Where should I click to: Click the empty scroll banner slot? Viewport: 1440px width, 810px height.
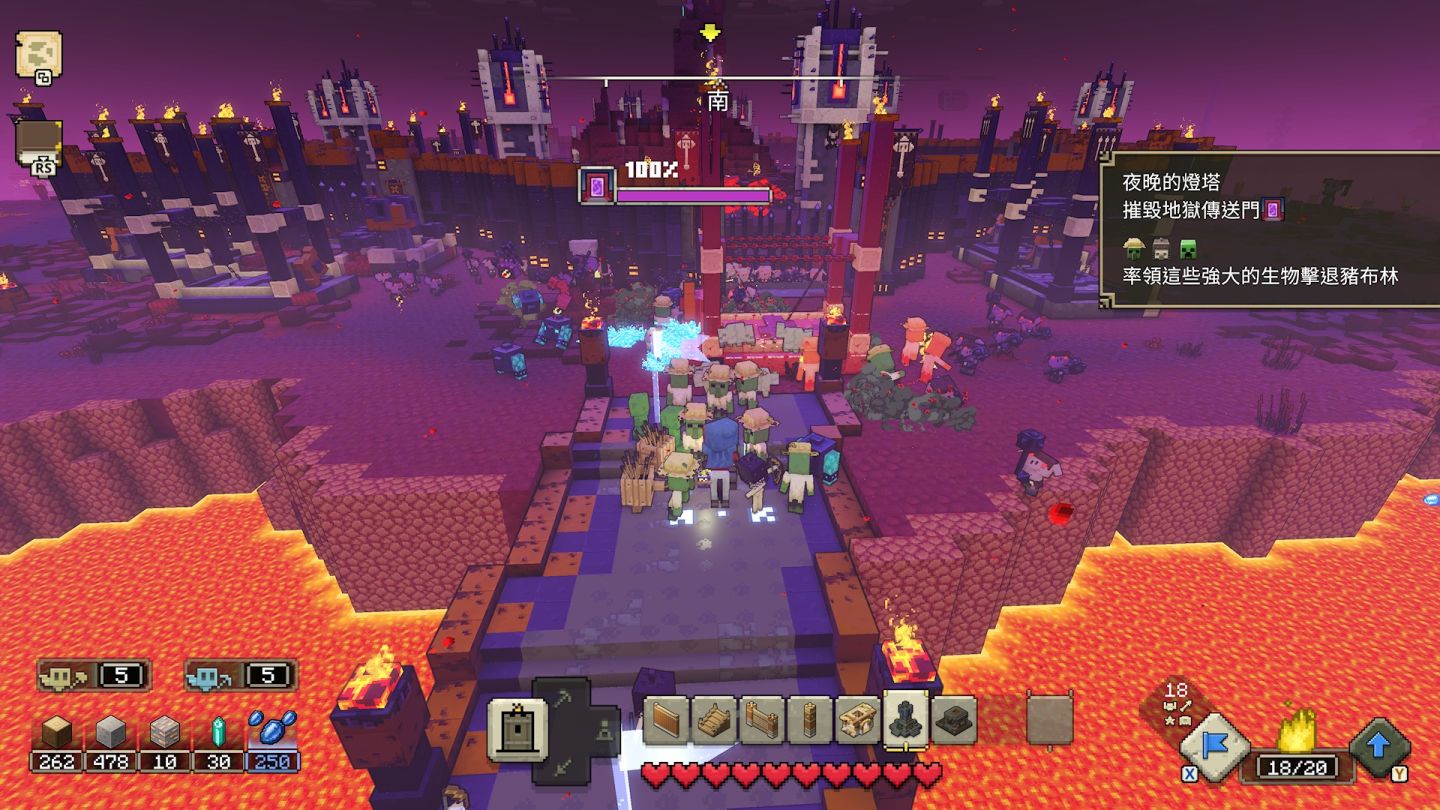coord(1049,720)
